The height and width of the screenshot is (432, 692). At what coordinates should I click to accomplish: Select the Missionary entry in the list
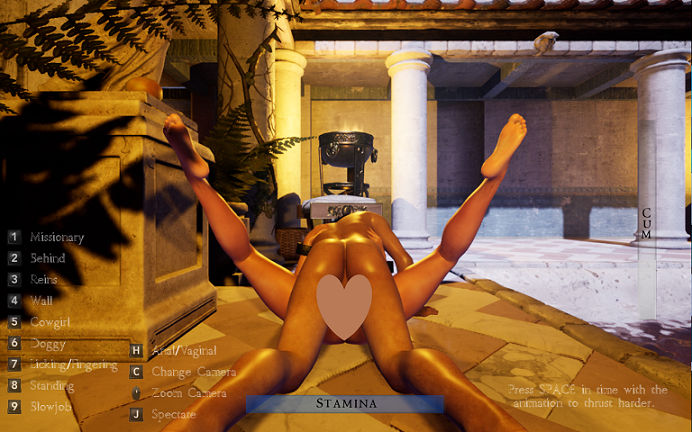click(x=56, y=238)
